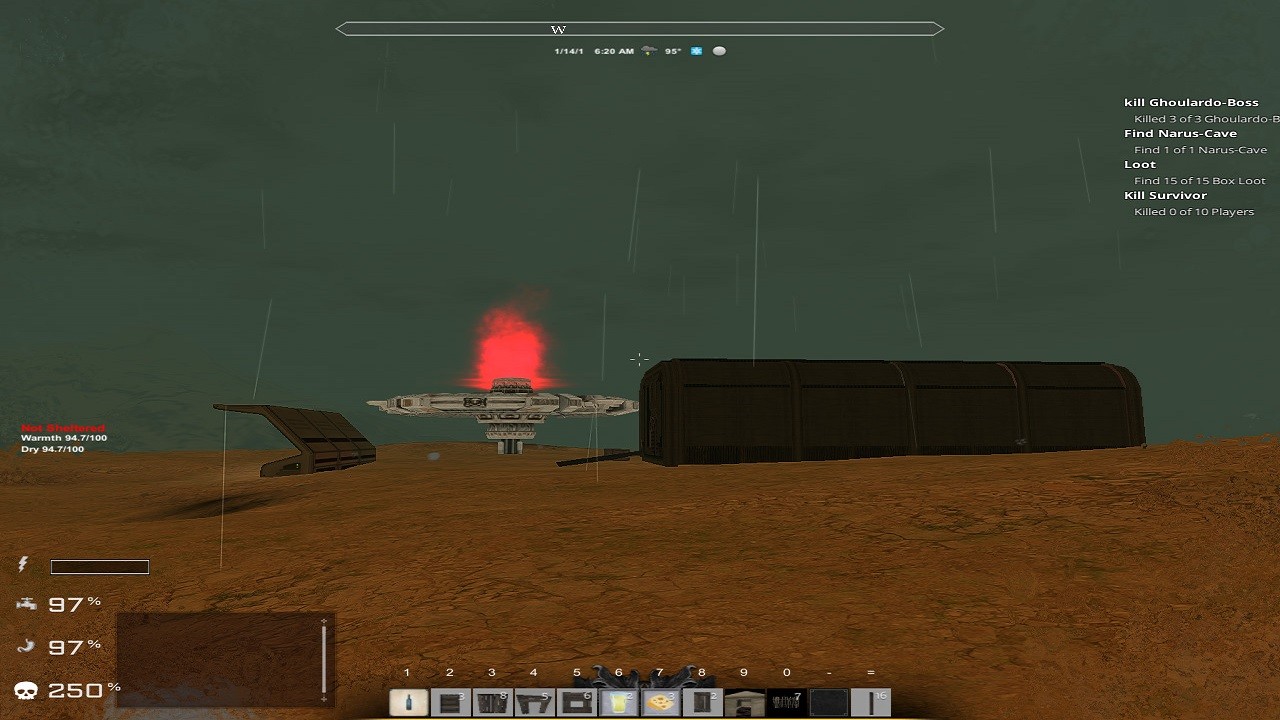Select the door item in hotbar slot 8
The image size is (1280, 720).
tap(701, 703)
